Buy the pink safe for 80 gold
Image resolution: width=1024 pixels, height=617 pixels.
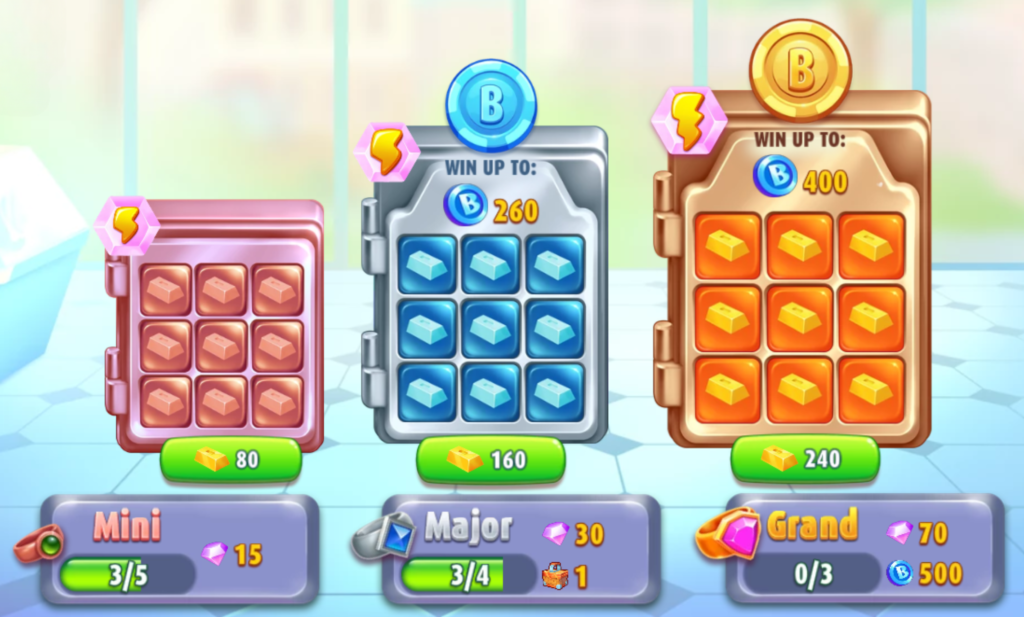click(230, 460)
